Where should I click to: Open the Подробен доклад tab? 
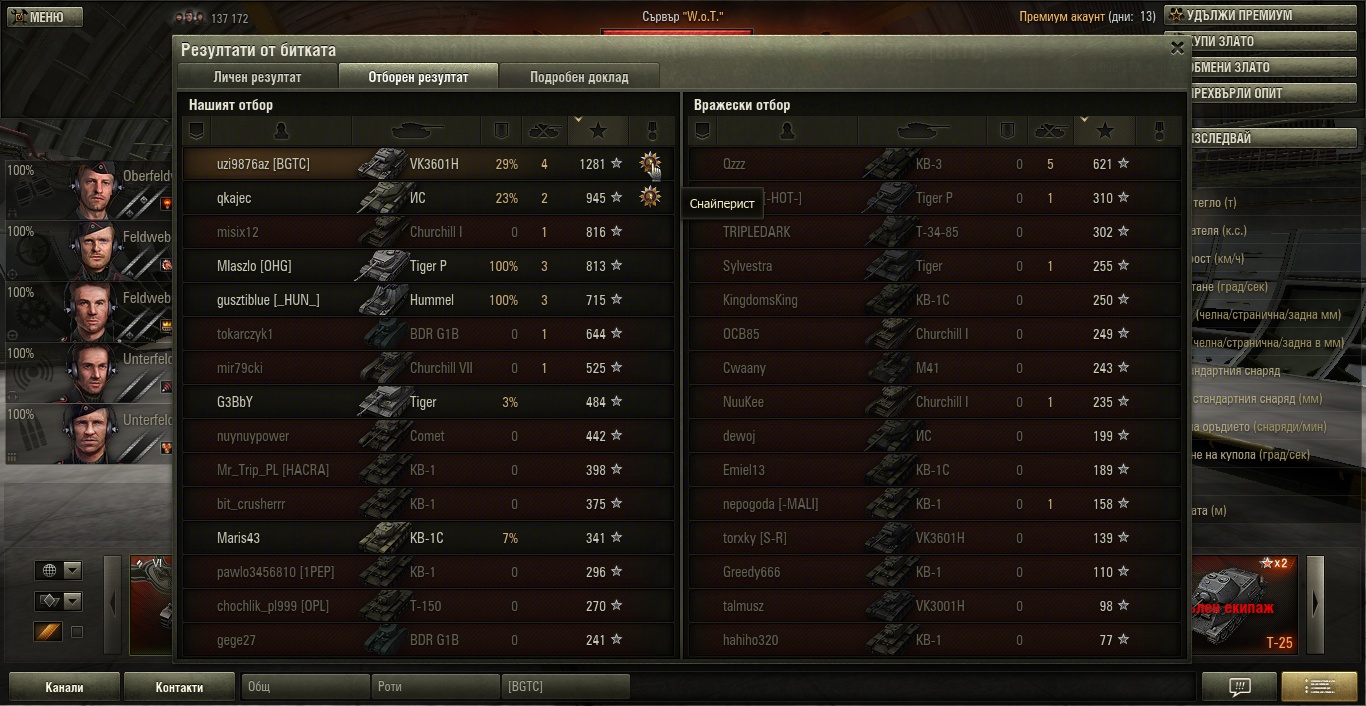coord(579,77)
